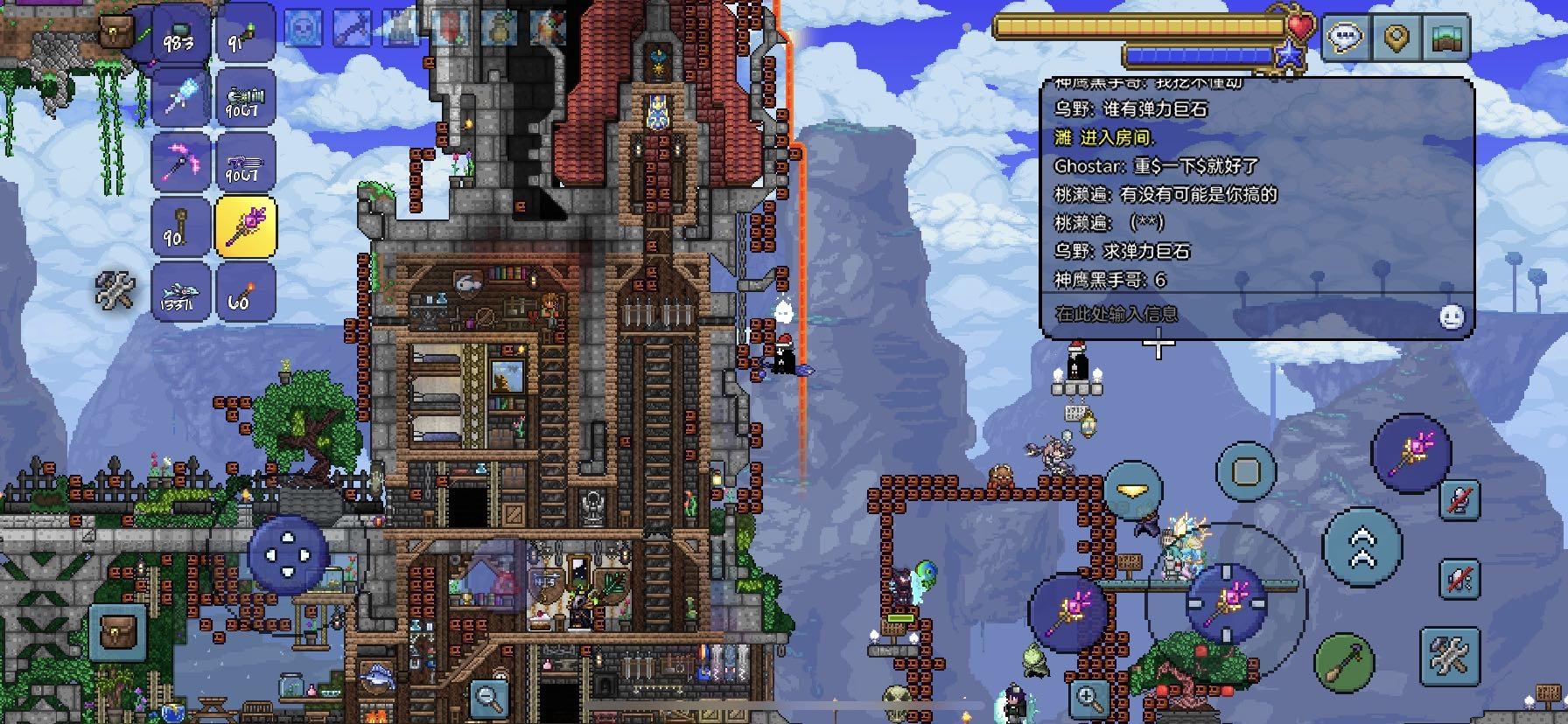
Task: Tap the movement d-pad control
Action: point(288,555)
